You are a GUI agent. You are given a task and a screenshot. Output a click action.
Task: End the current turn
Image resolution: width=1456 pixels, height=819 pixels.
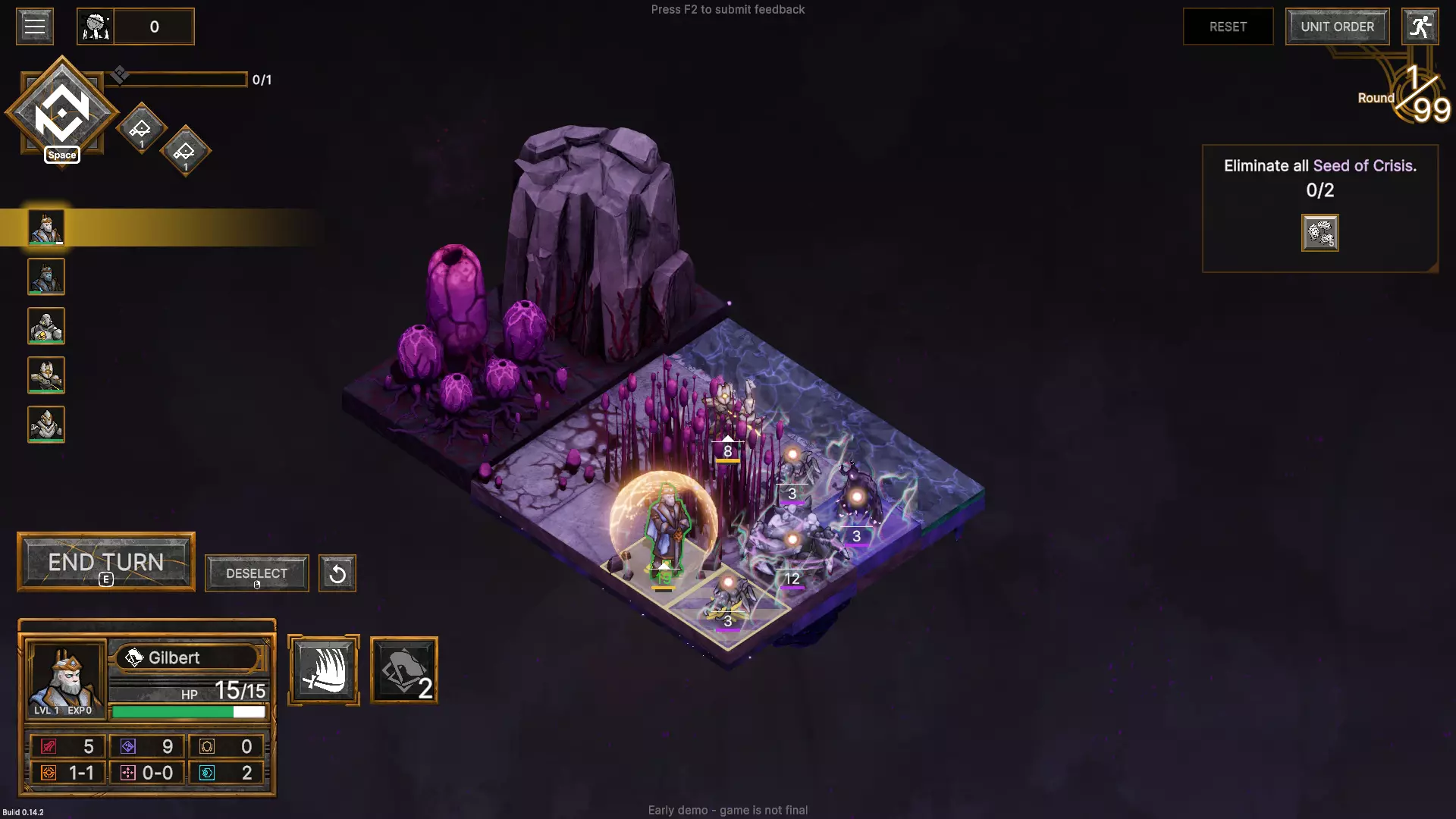point(106,563)
